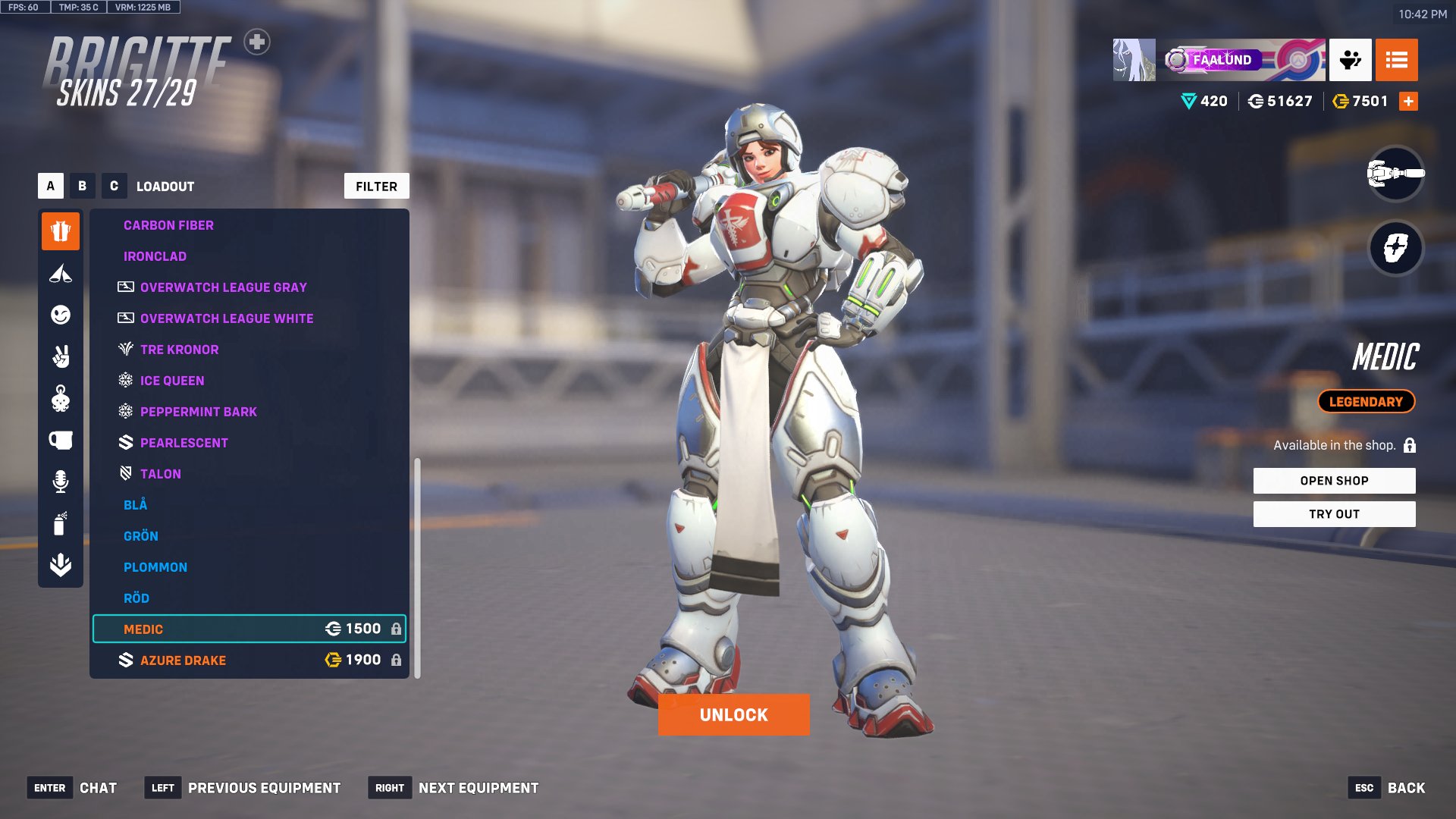Open the social group menu
This screenshot has height=819, width=1456.
pyautogui.click(x=1350, y=60)
